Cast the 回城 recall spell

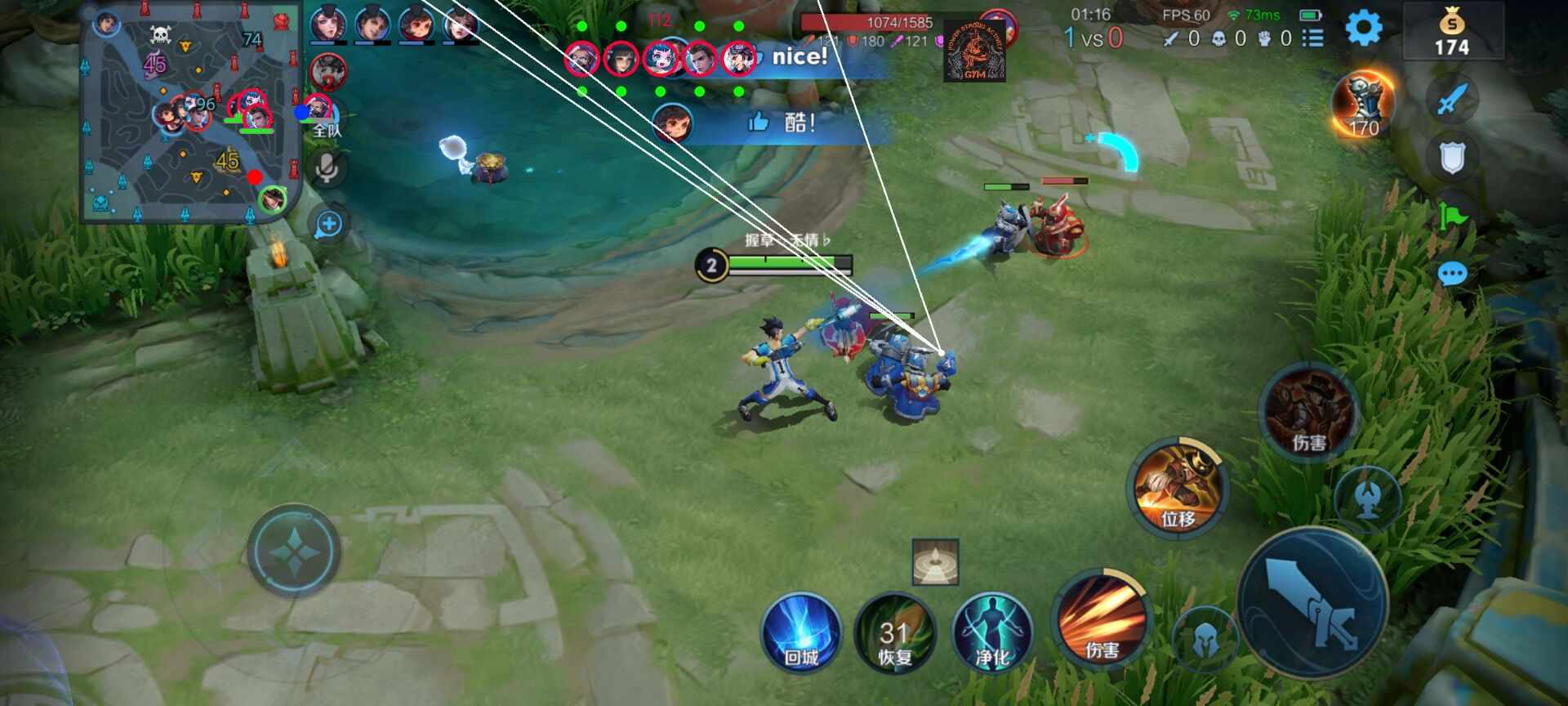tap(801, 634)
